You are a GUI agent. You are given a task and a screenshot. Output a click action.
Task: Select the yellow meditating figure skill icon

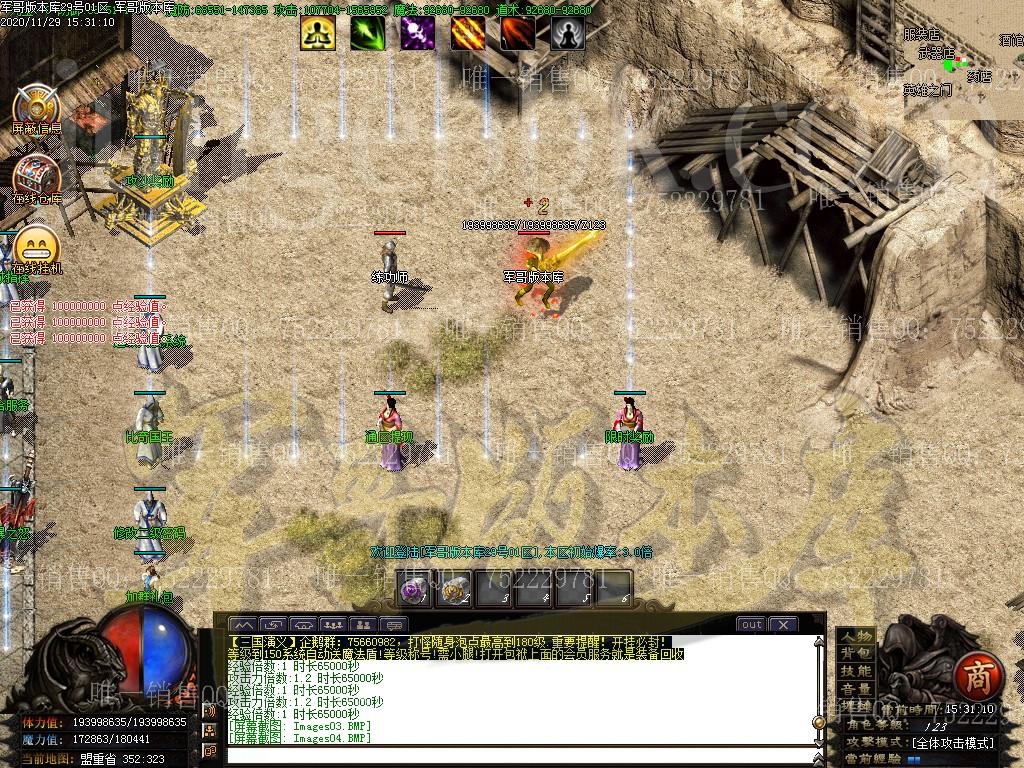pyautogui.click(x=318, y=33)
